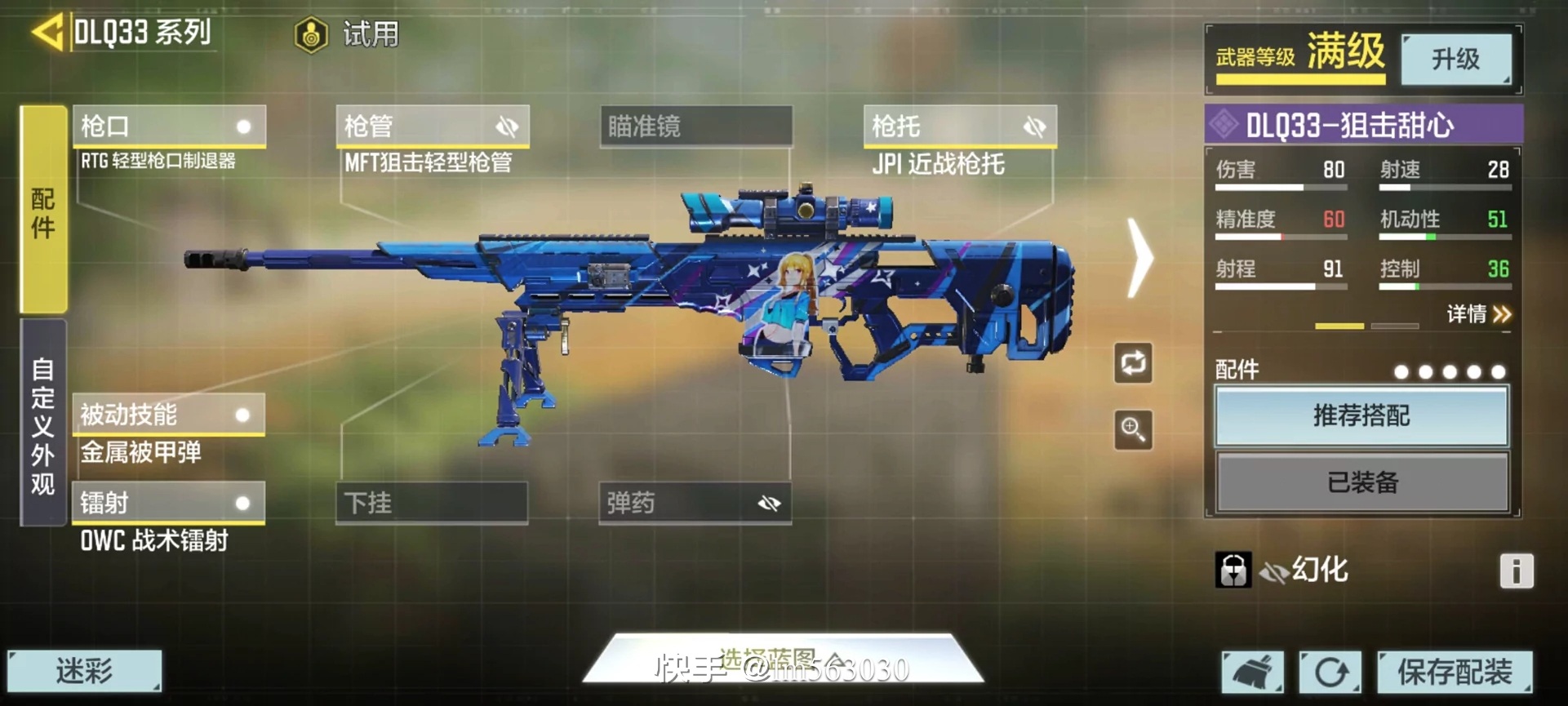Viewport: 1568px width, 706px height.
Task: Open 推荐搭配 recommended loadouts
Action: coord(1361,416)
